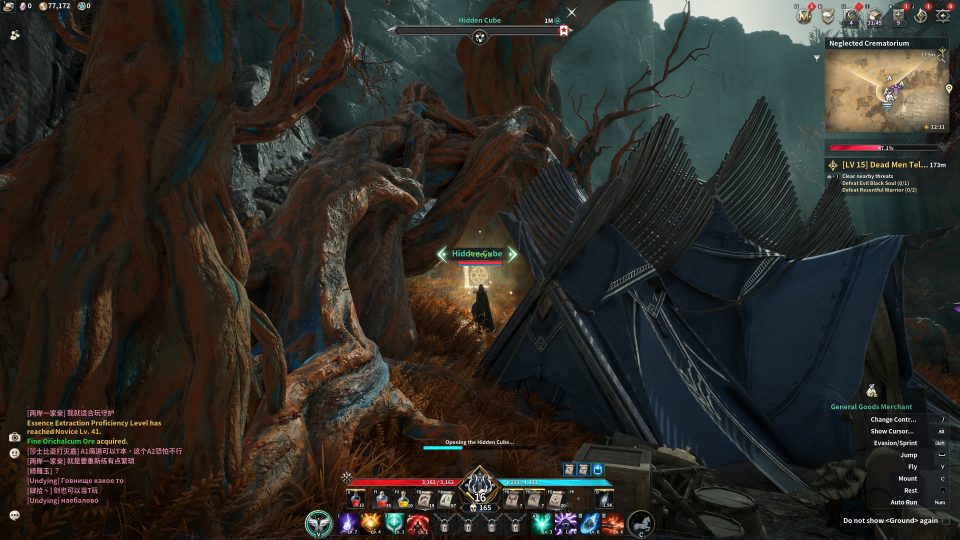
Task: Open the emoji face icon beside chat
Action: (15, 453)
